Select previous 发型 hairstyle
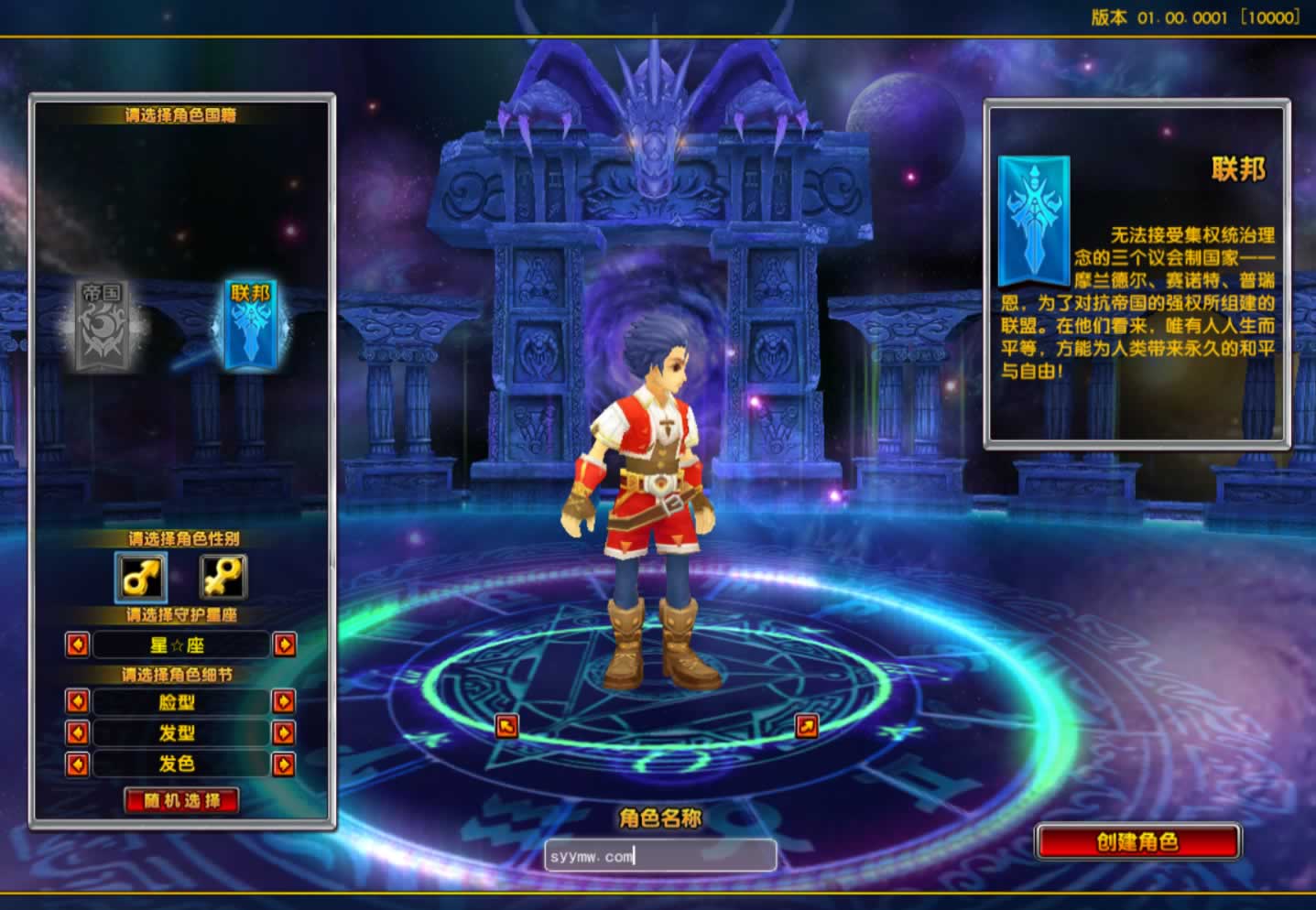Image resolution: width=1316 pixels, height=910 pixels. (x=78, y=733)
